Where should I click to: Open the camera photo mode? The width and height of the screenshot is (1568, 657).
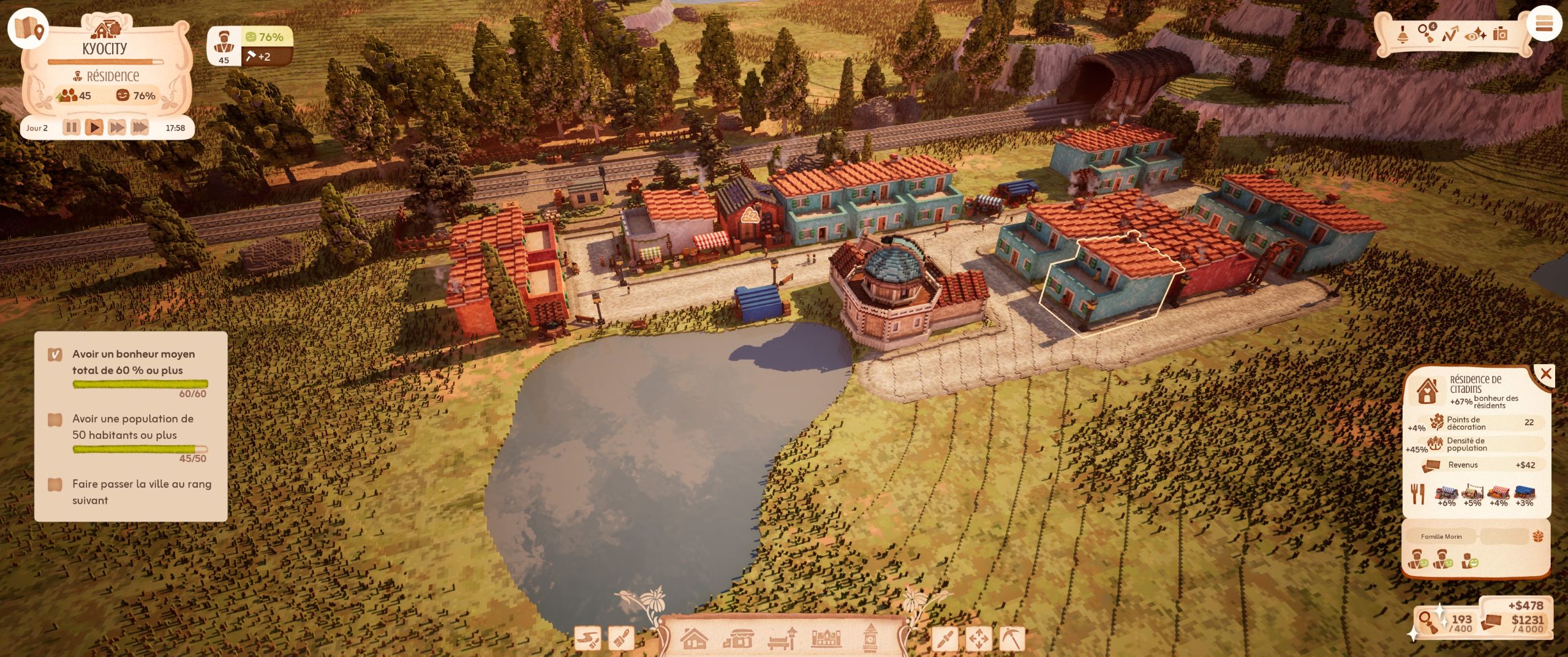coord(1500,34)
